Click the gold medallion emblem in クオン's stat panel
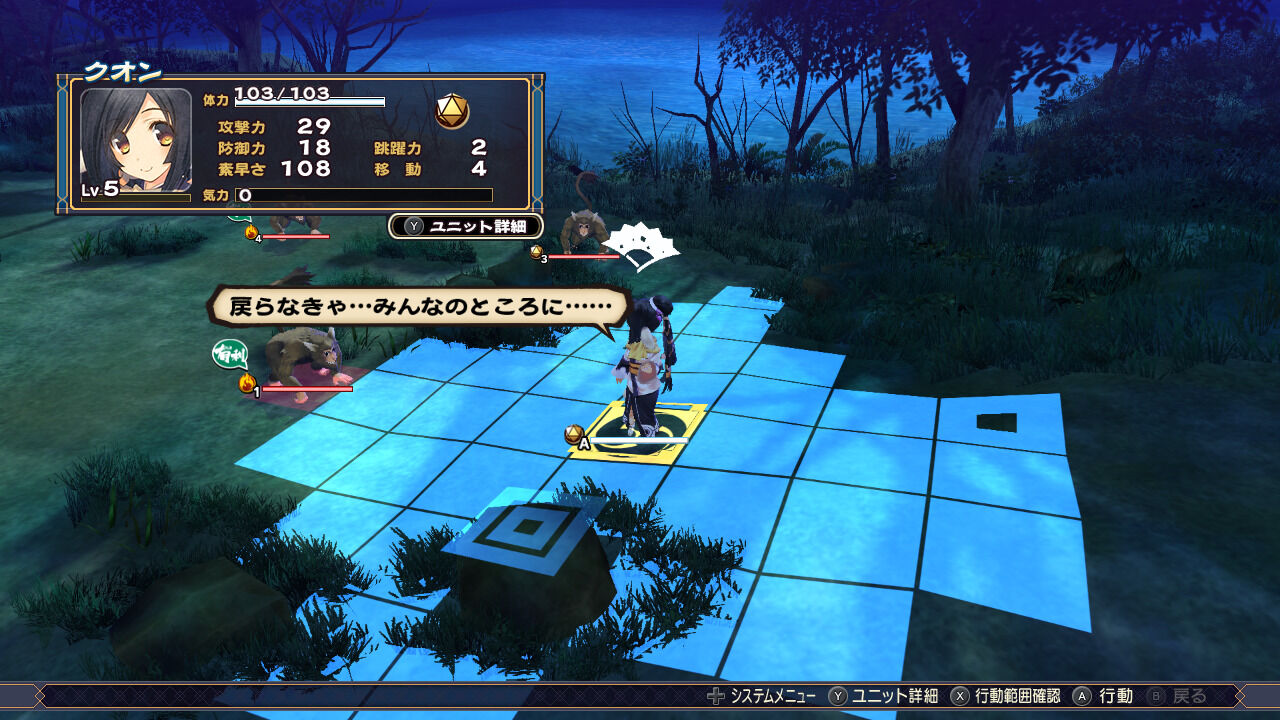The width and height of the screenshot is (1280, 720). [453, 110]
